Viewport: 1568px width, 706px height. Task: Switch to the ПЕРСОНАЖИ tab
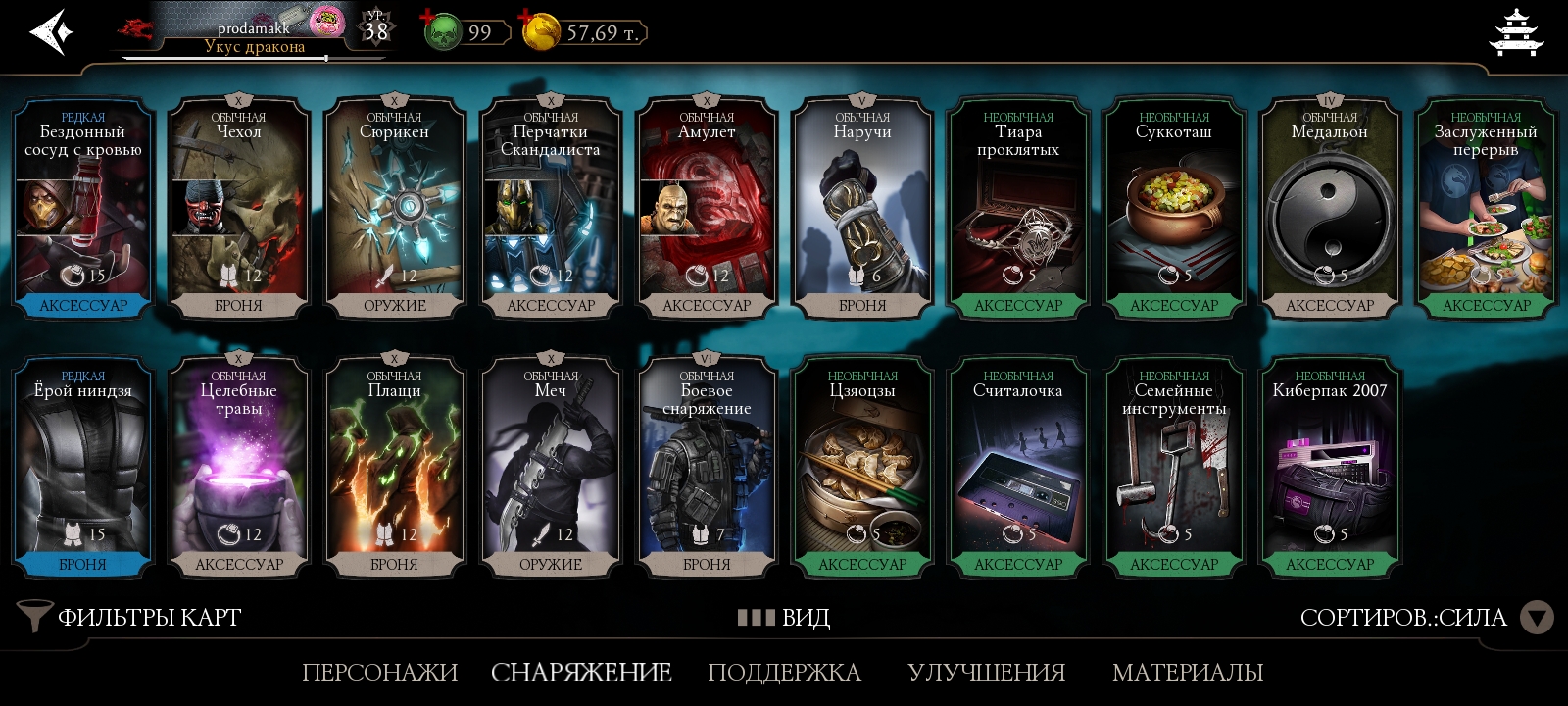point(379,673)
